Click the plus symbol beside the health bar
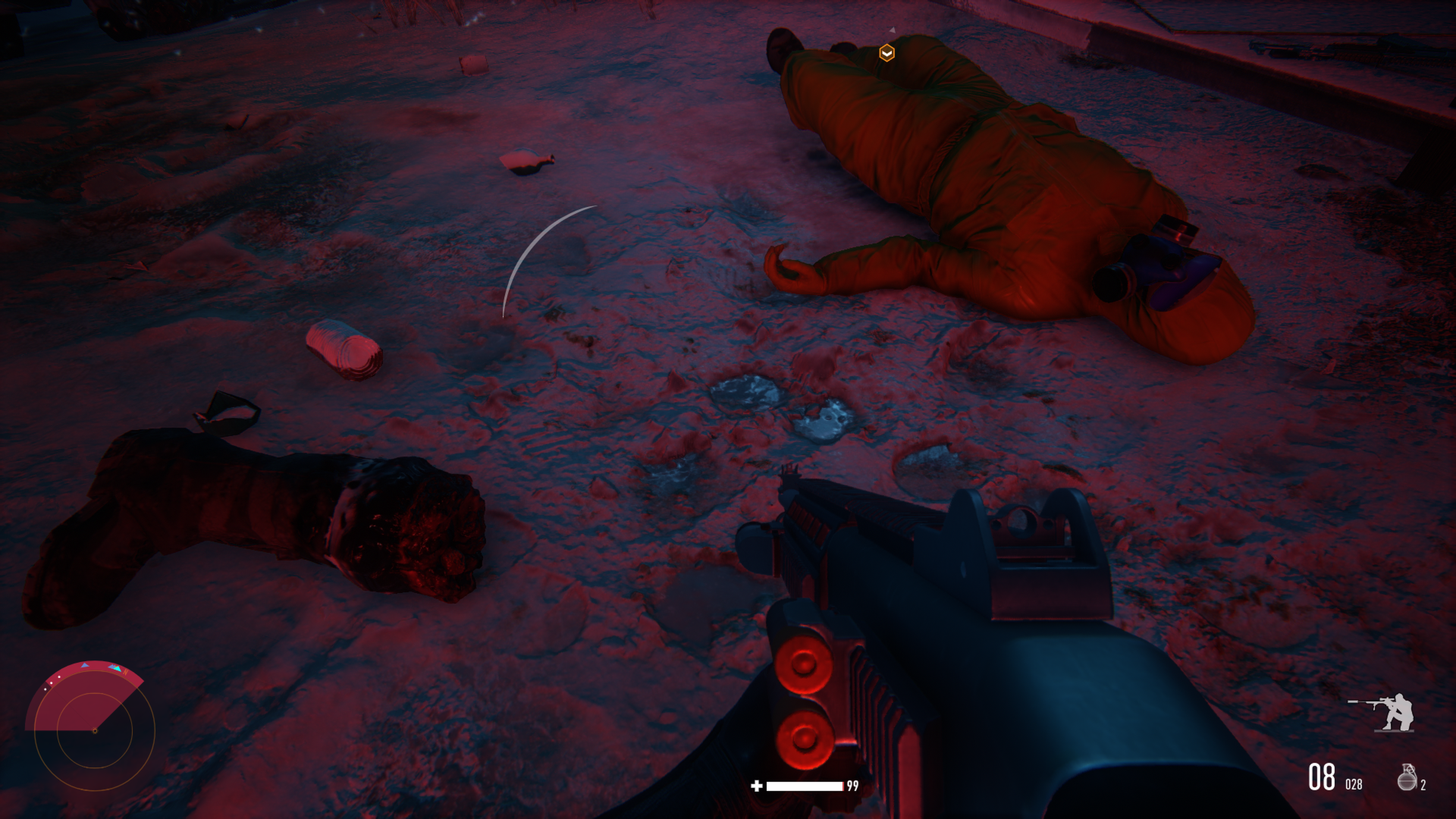 756,785
